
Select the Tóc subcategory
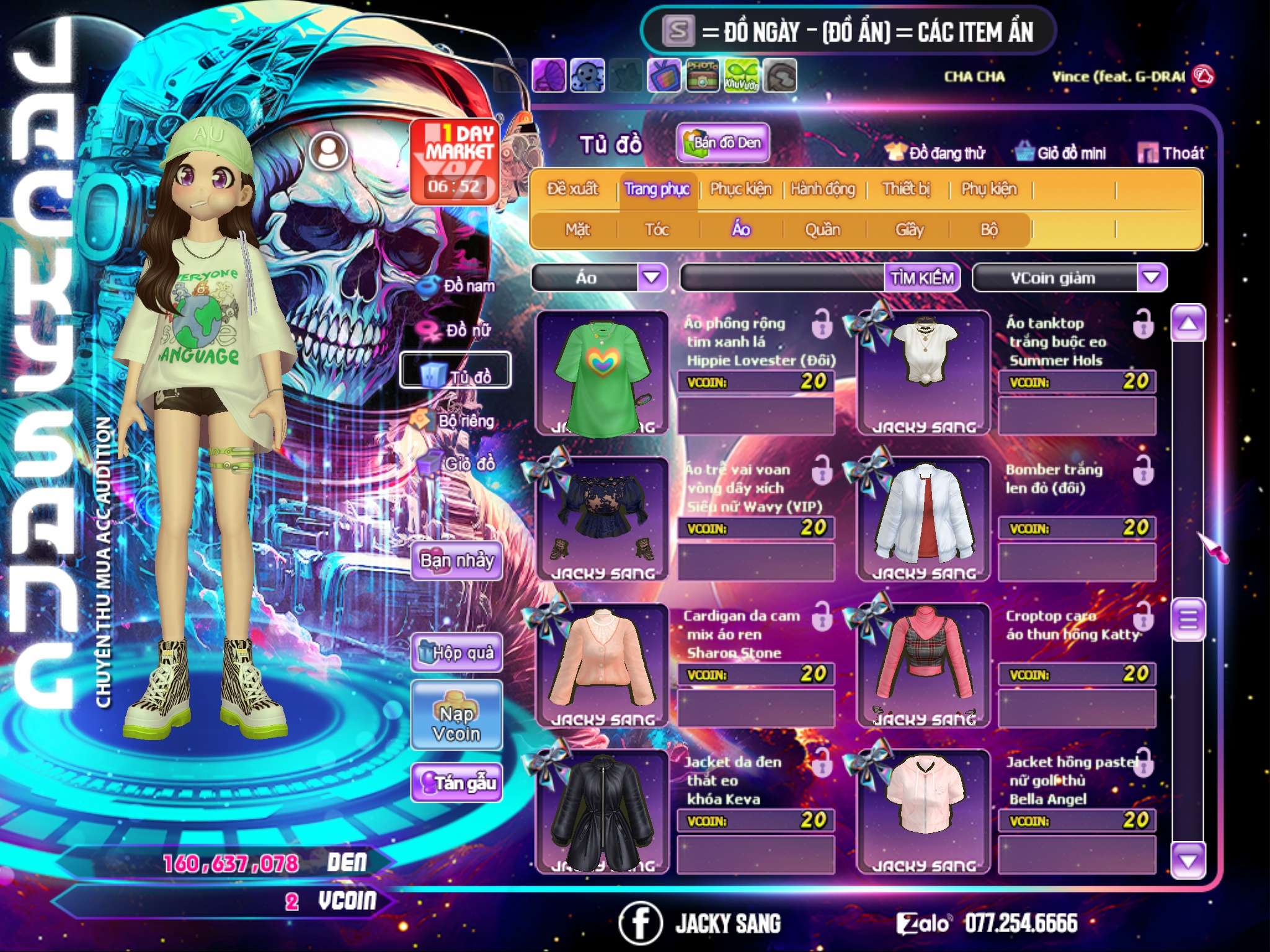657,230
